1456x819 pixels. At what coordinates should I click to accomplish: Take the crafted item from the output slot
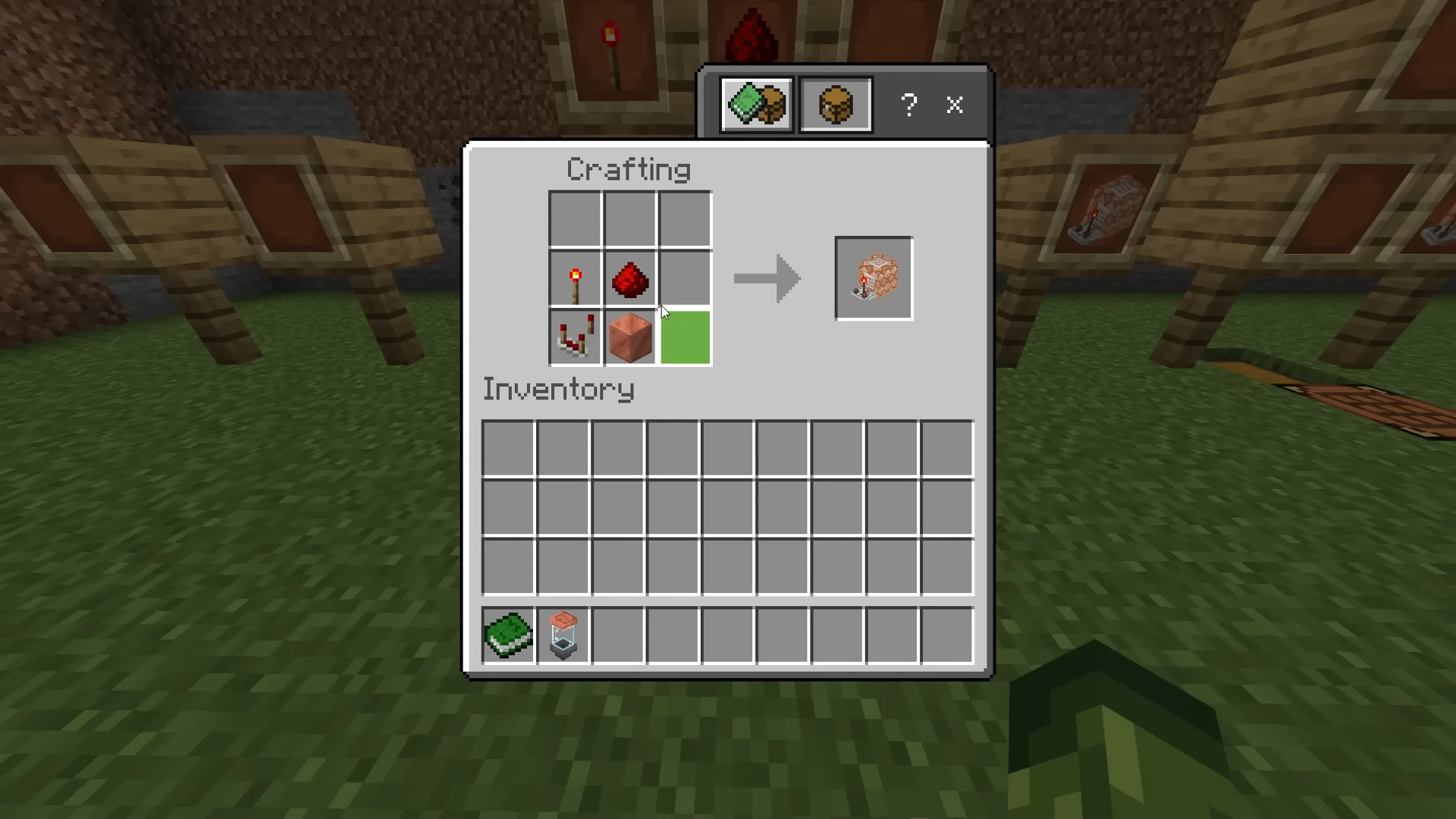tap(874, 278)
